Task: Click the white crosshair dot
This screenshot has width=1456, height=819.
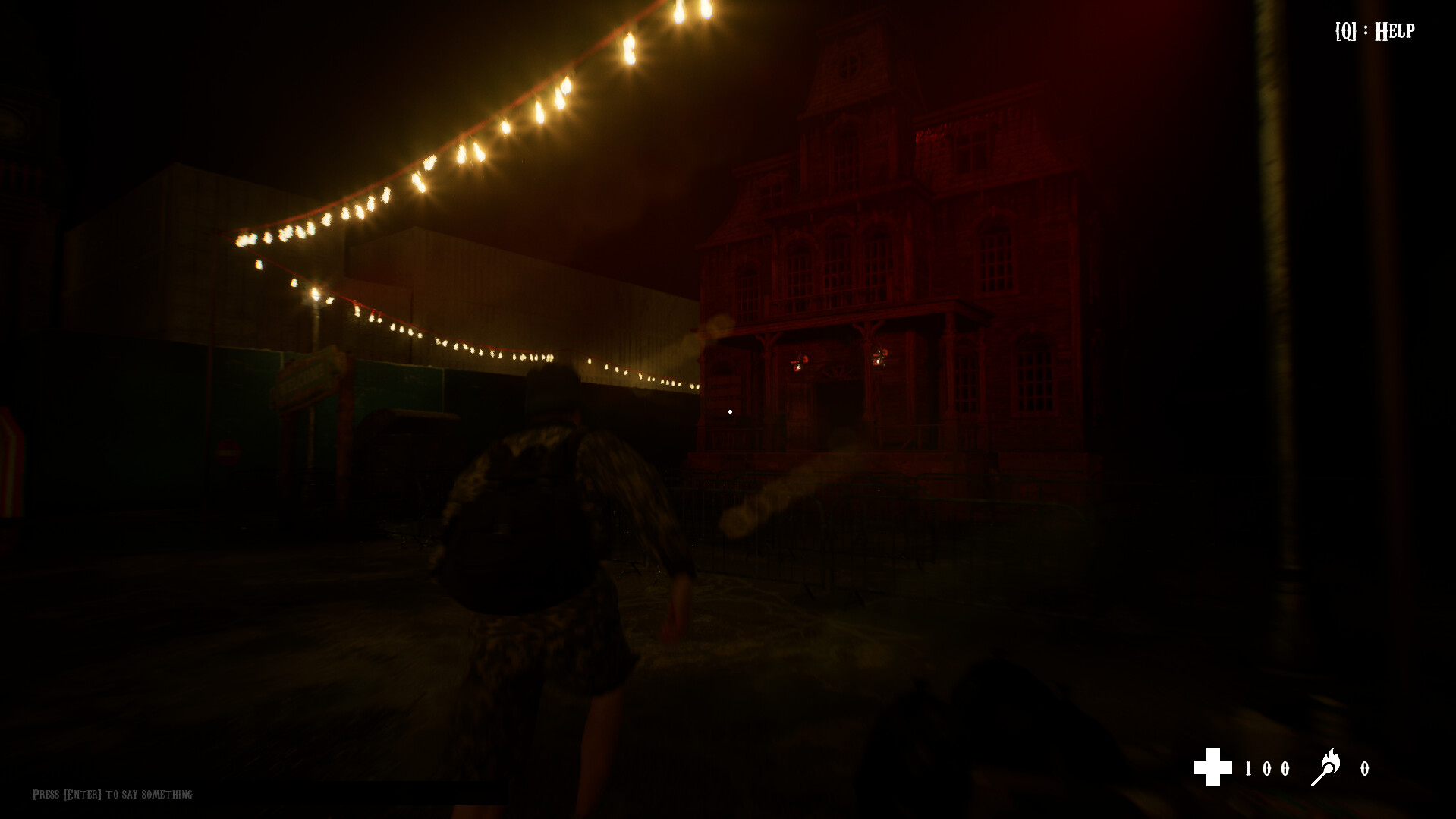Action: pyautogui.click(x=730, y=411)
